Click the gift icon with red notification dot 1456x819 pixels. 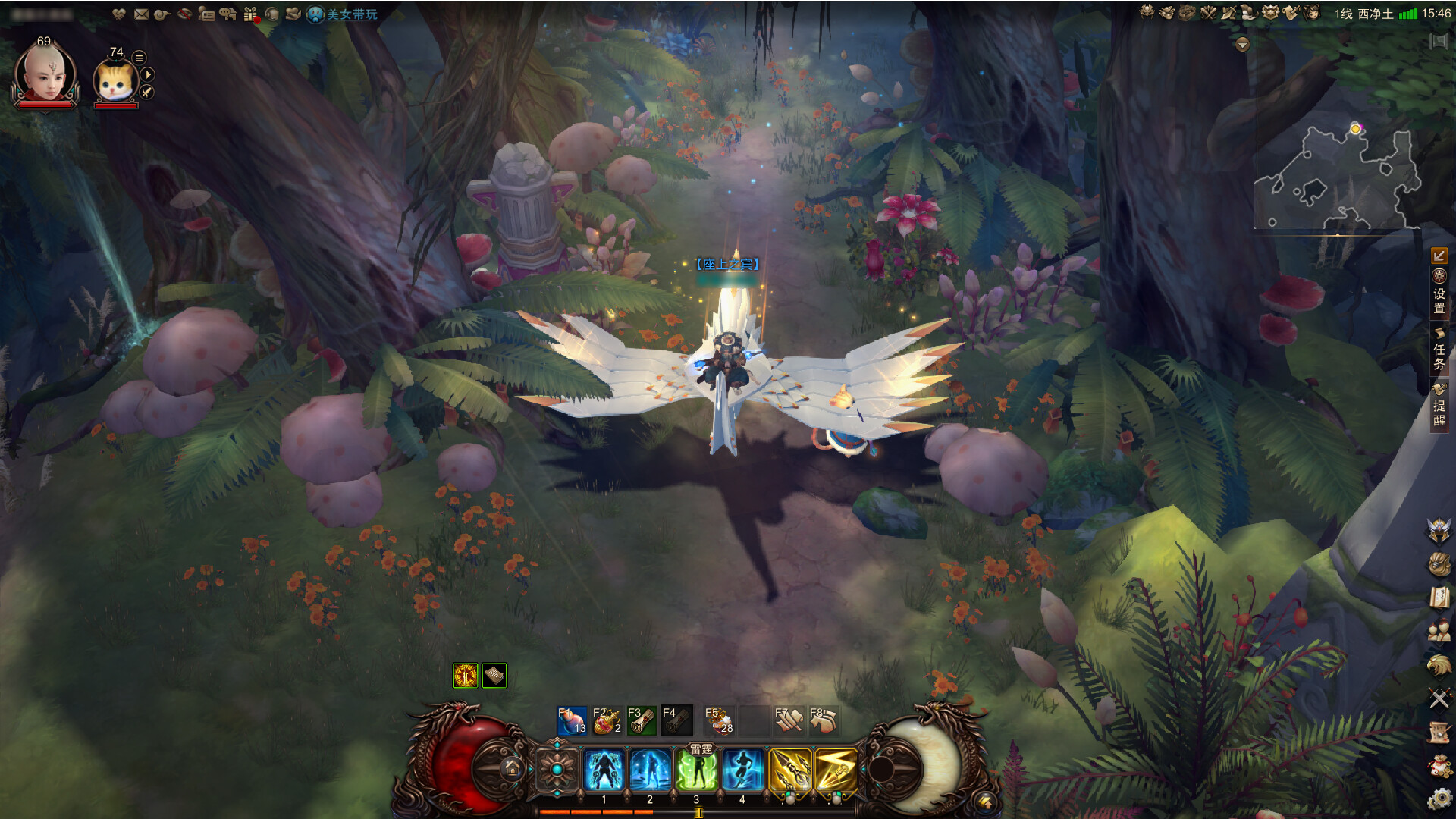coord(250,14)
